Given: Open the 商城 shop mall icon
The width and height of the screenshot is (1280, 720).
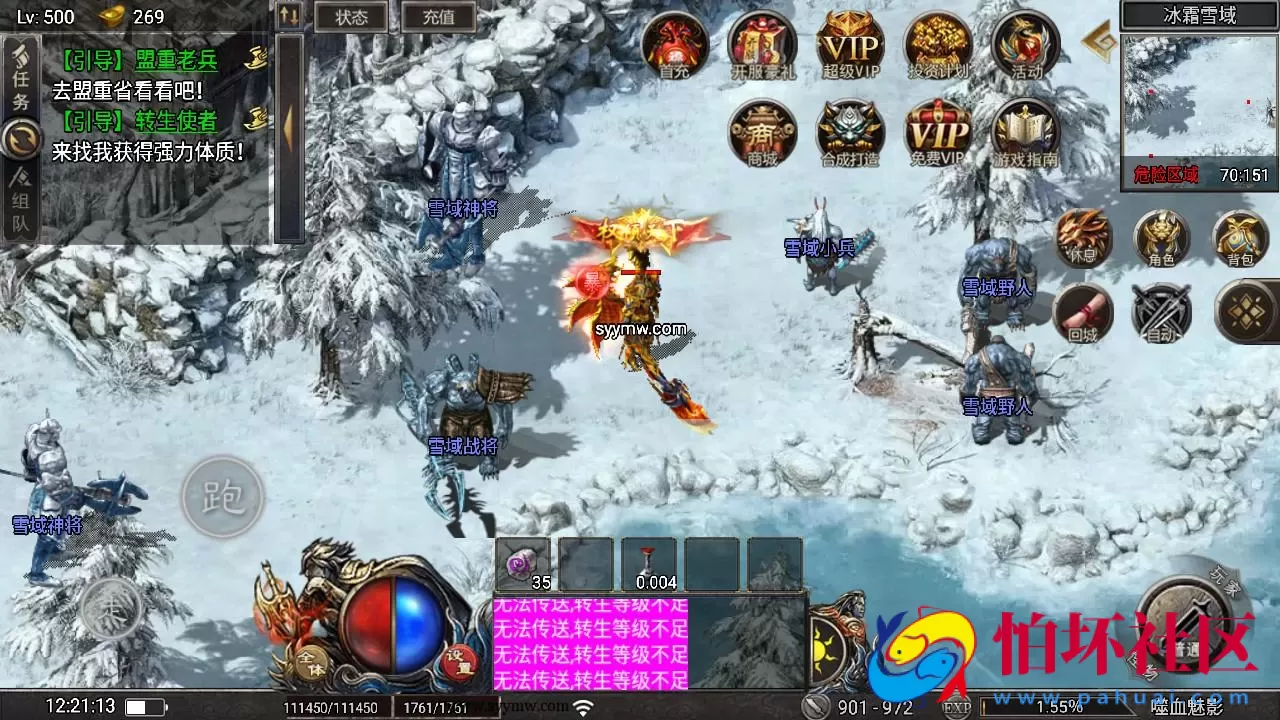Looking at the screenshot, I should tap(761, 134).
